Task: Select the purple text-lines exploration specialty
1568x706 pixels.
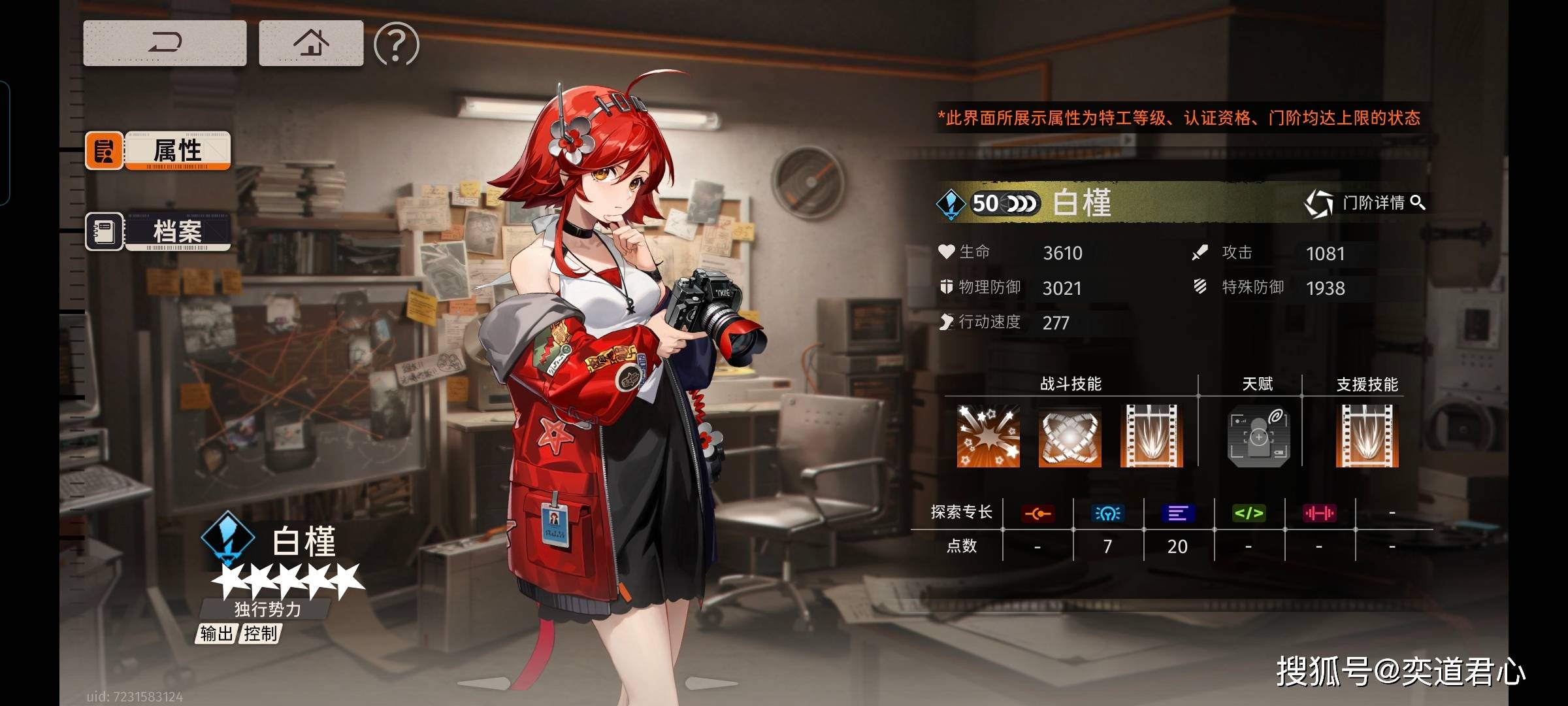Action: (x=1178, y=514)
